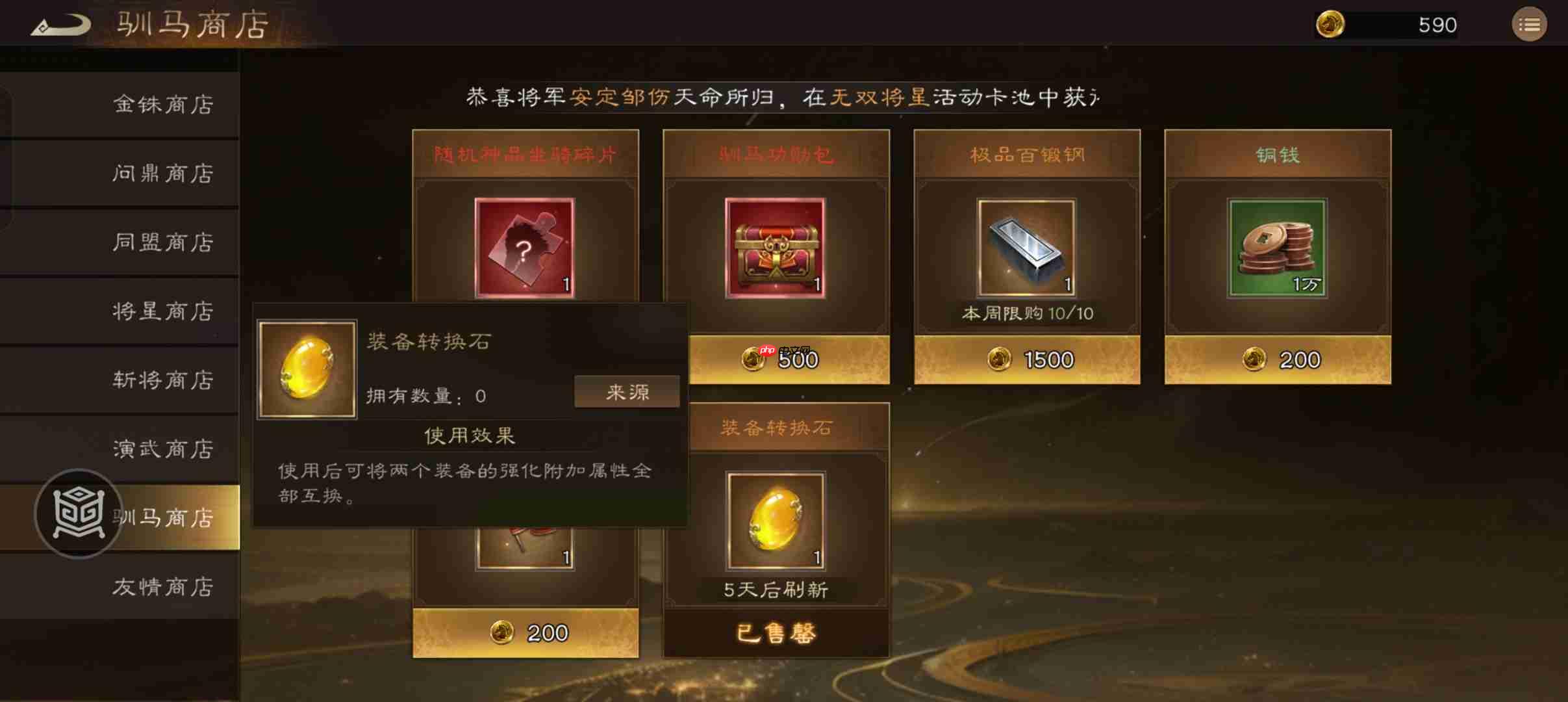1568x702 pixels.
Task: Click the copper coins item icon under 铜钱
Action: click(1277, 247)
